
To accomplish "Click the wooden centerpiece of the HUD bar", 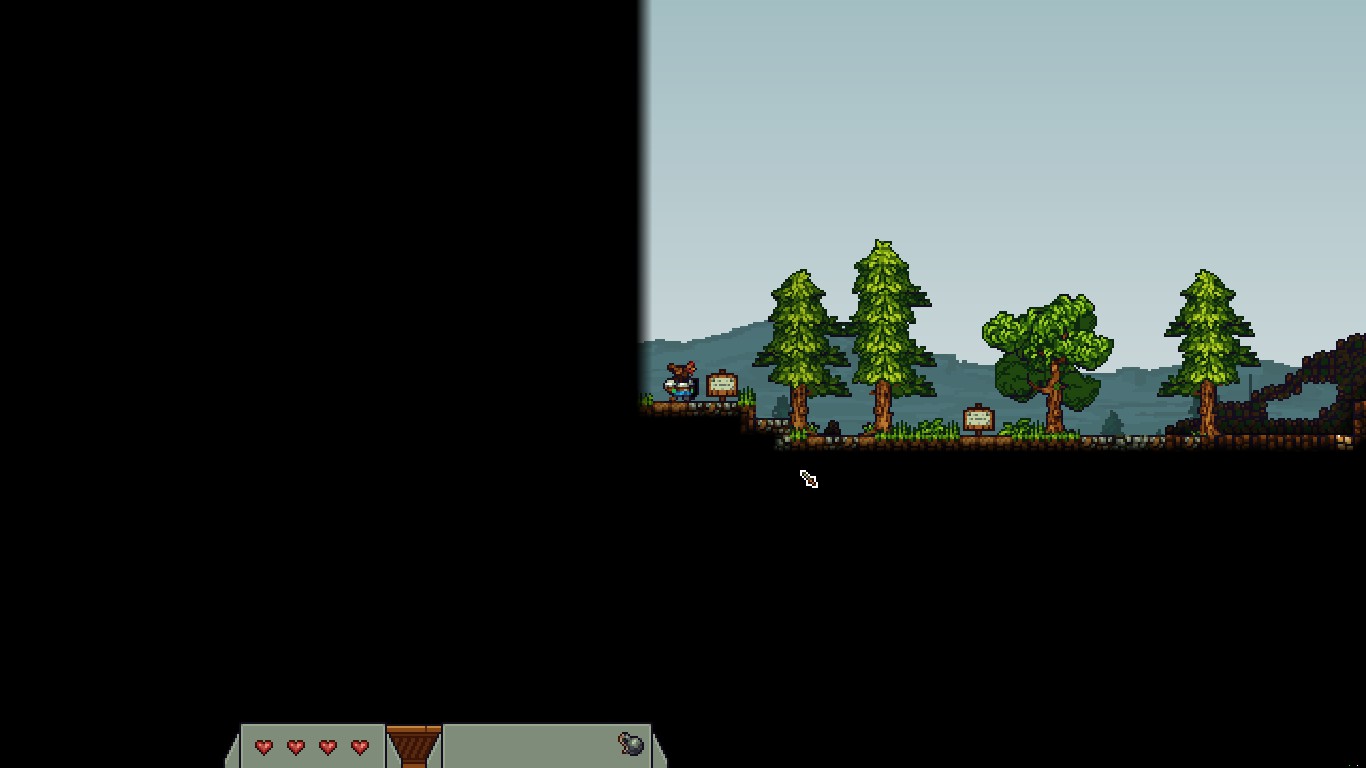I will 414,746.
